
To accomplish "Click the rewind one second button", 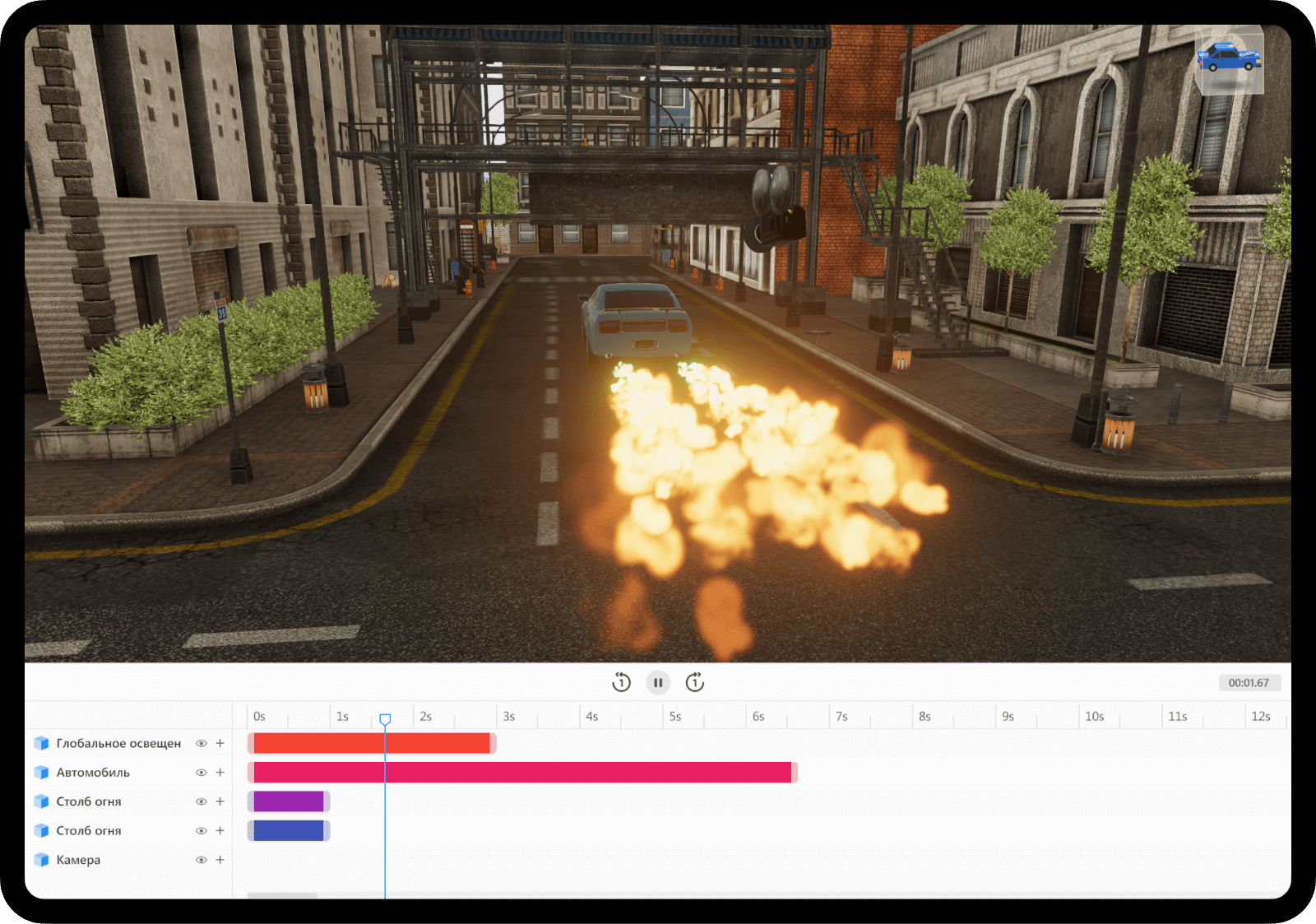I will (621, 682).
